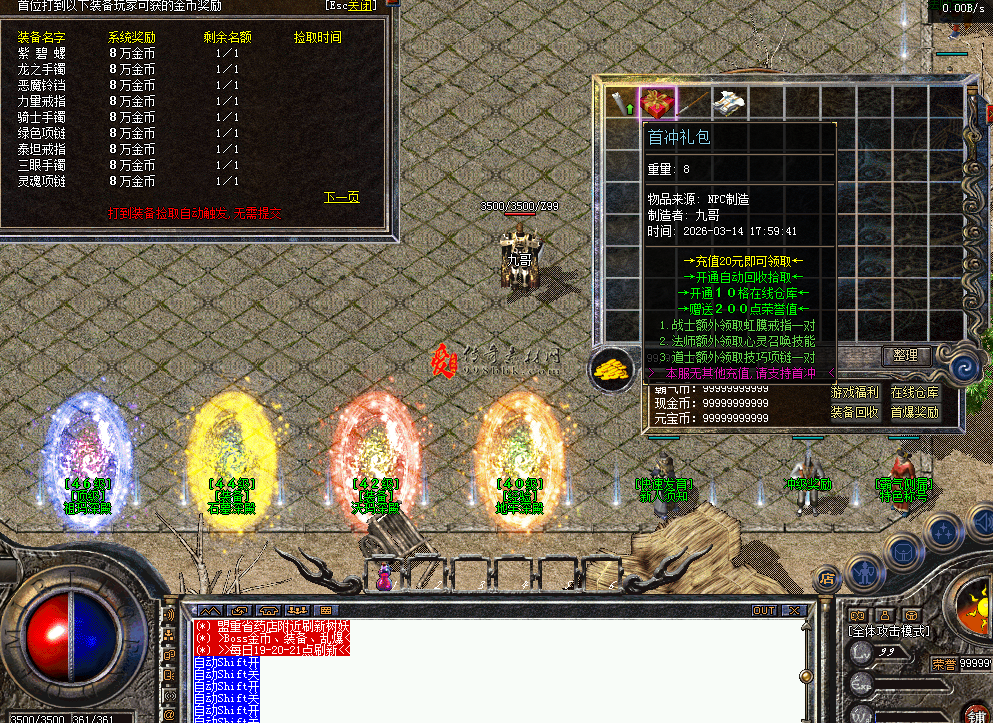Click the 整理 sort button in inventory

click(x=907, y=356)
